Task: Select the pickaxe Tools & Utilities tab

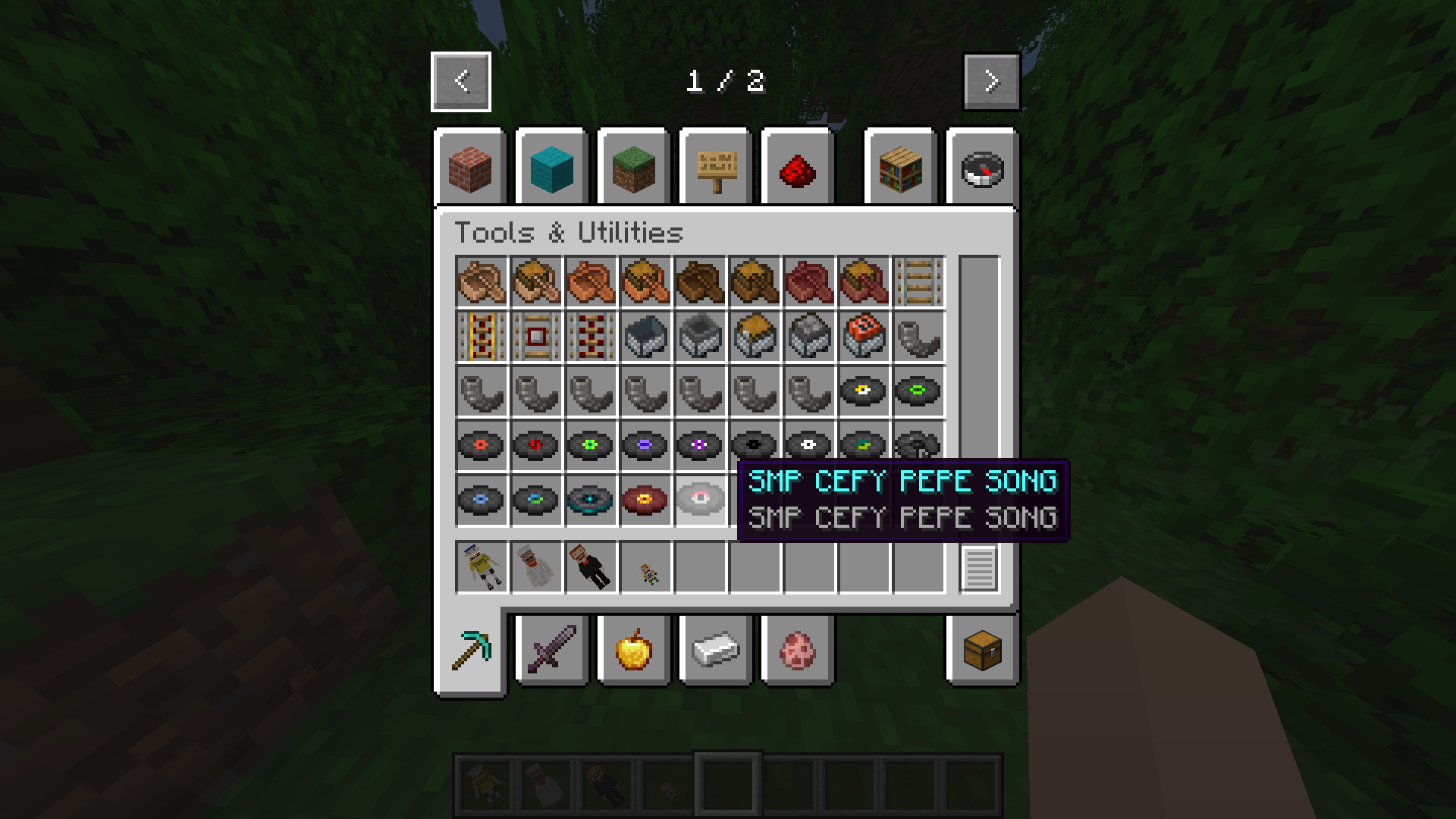Action: (x=470, y=650)
